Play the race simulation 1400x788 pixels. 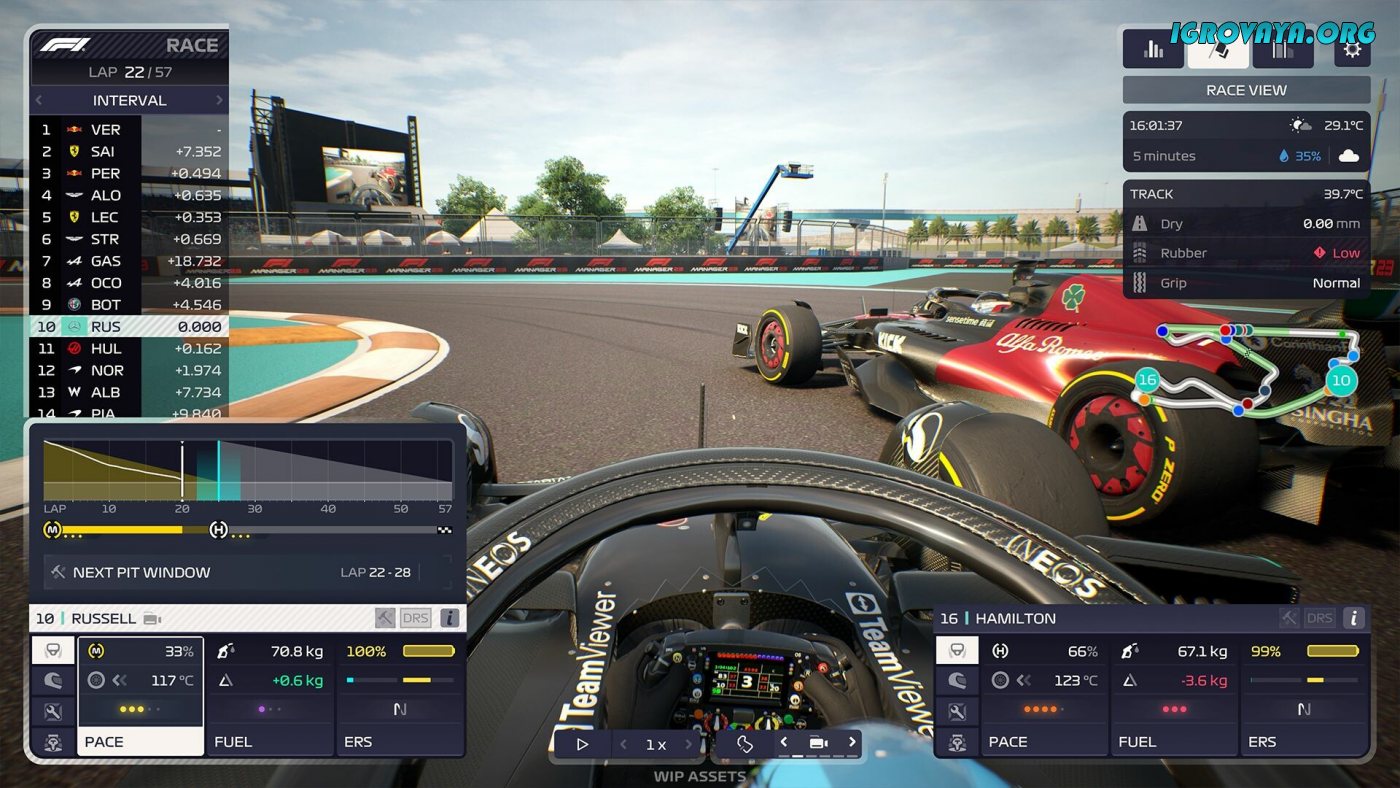click(582, 744)
